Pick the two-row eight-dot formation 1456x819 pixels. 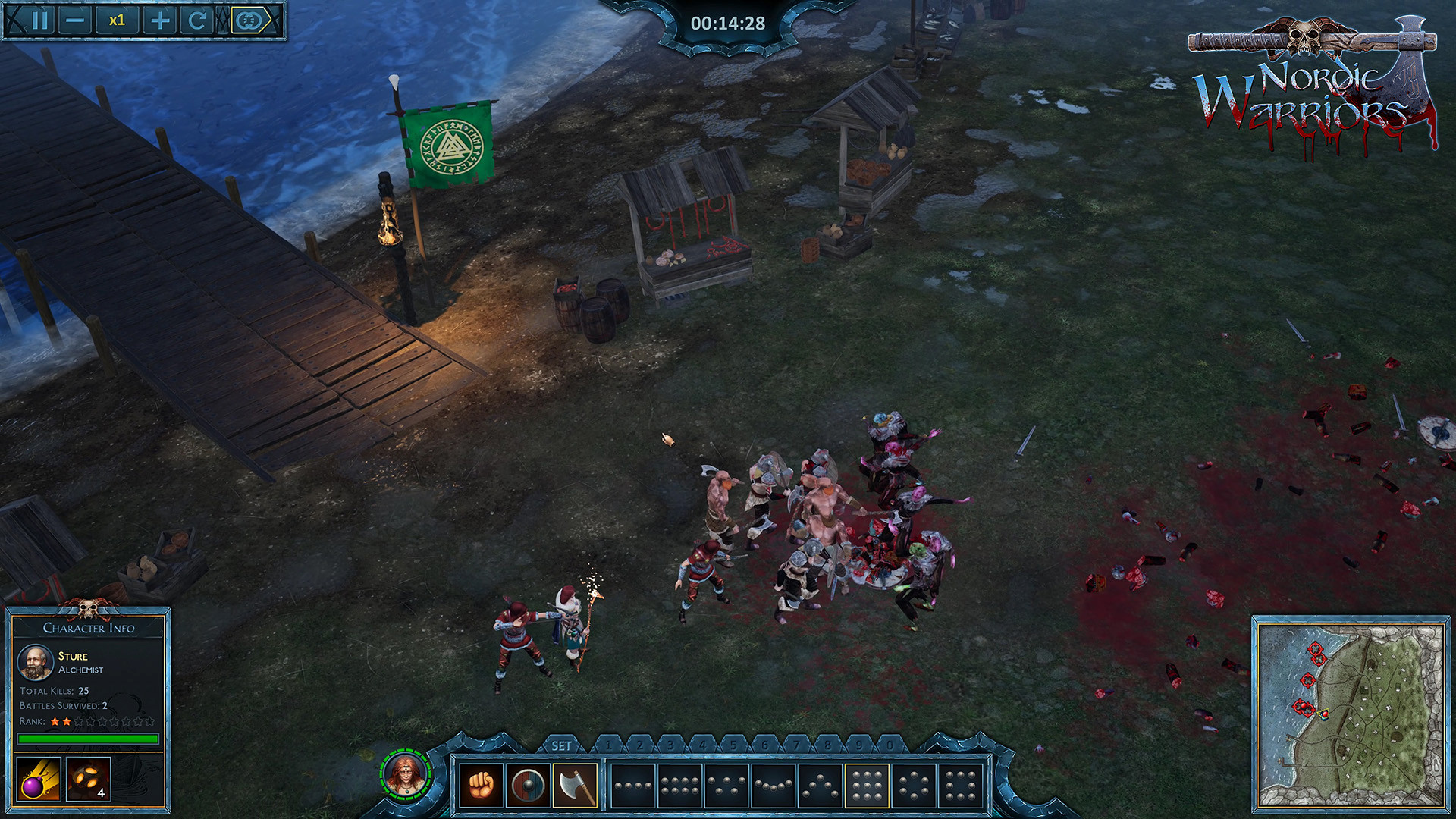680,786
